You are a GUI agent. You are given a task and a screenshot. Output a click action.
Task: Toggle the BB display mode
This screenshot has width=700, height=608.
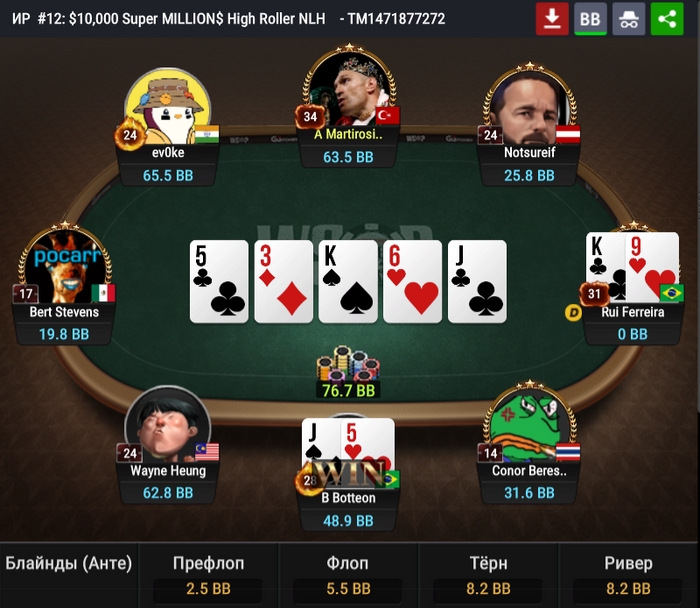coord(590,19)
